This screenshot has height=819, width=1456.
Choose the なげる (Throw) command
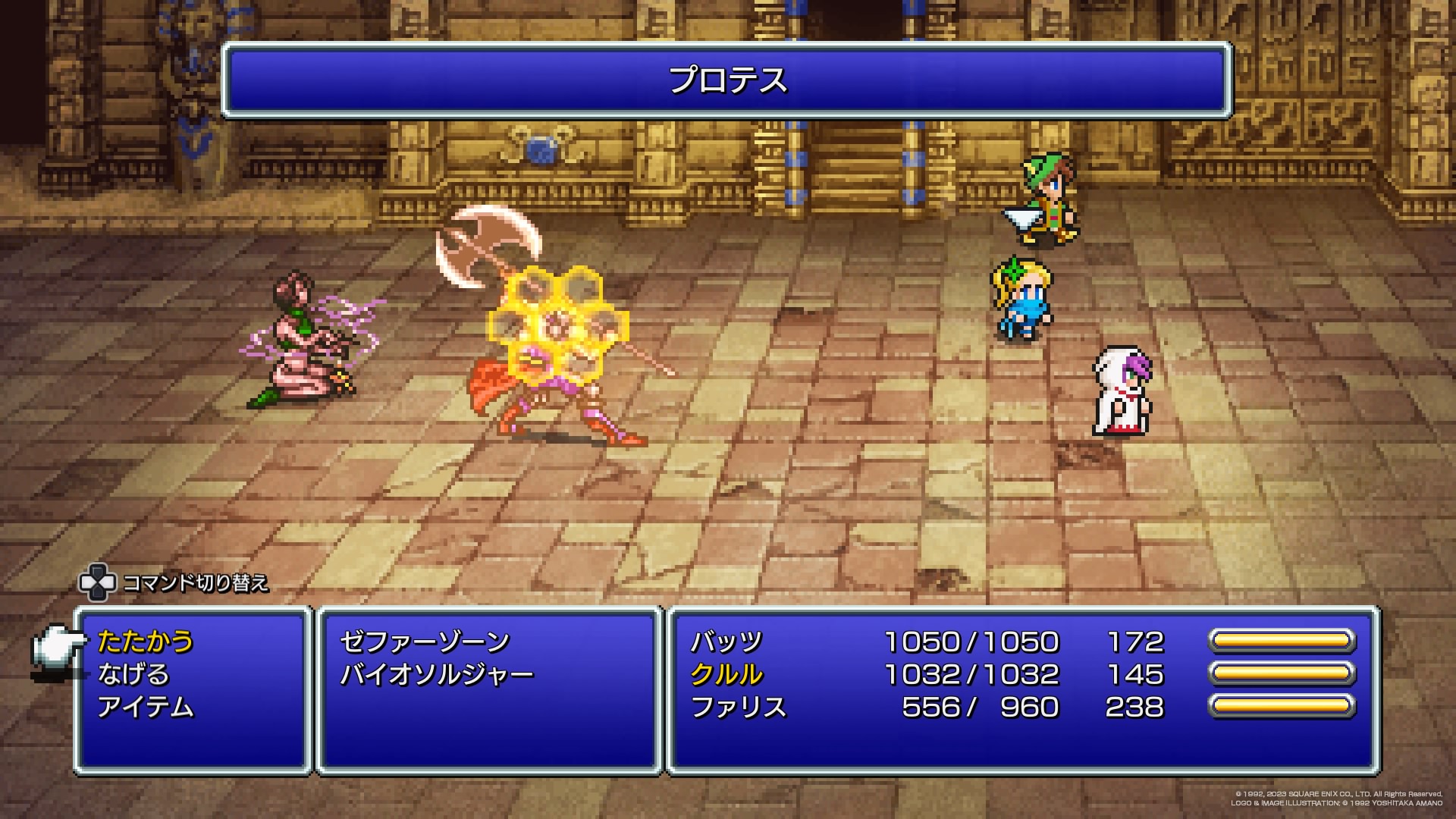coord(133,674)
